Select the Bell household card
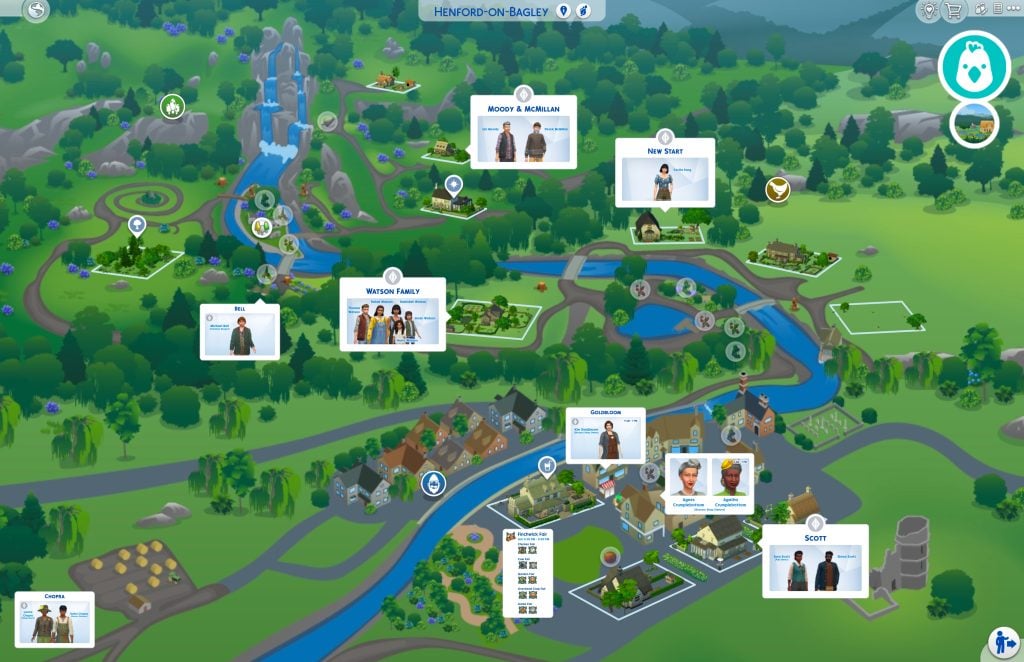Image resolution: width=1024 pixels, height=662 pixels. (x=239, y=331)
